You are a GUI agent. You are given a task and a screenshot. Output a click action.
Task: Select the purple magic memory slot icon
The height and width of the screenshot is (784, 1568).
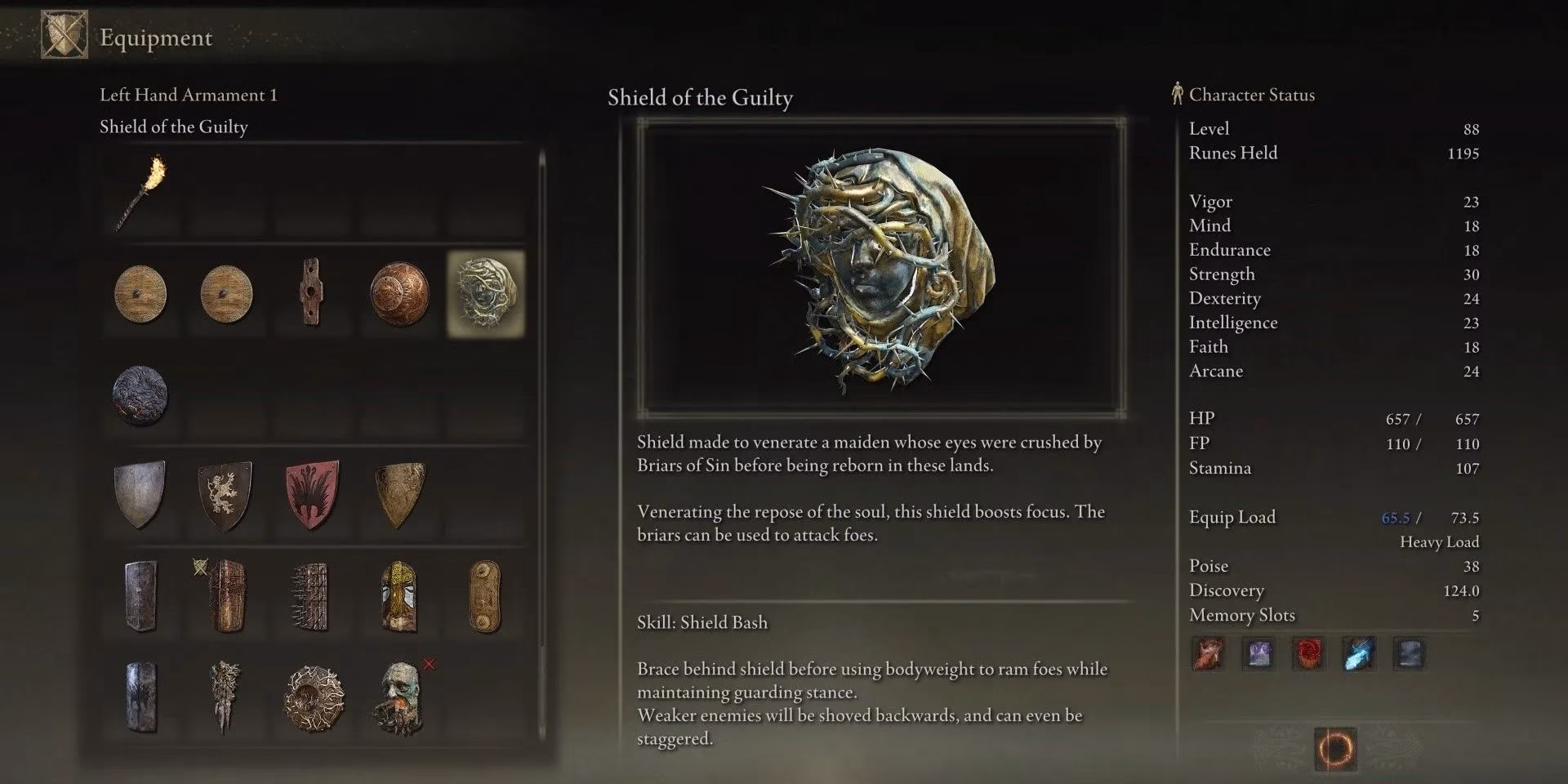(x=1258, y=653)
